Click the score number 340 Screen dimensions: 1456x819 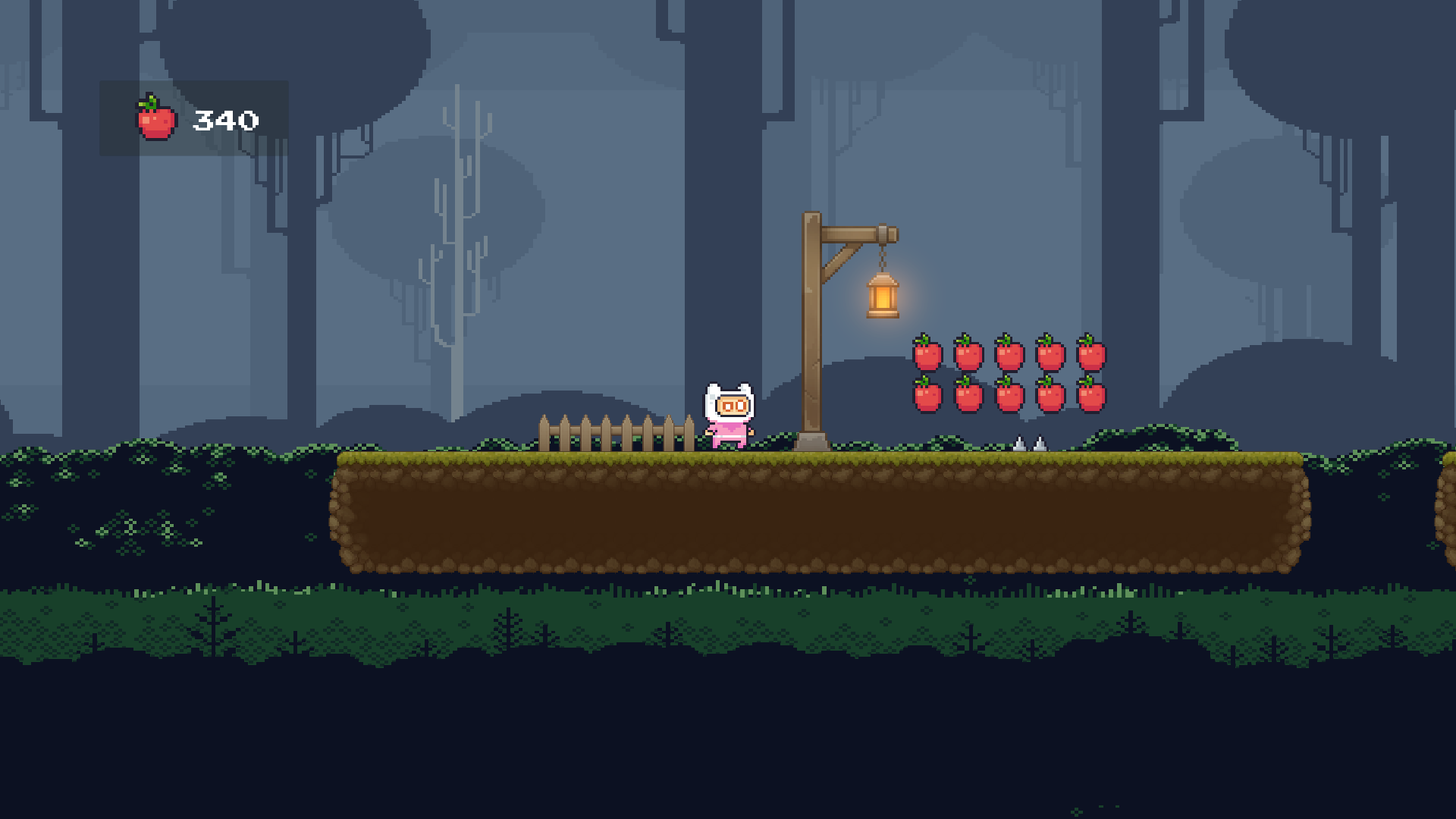pyautogui.click(x=226, y=118)
